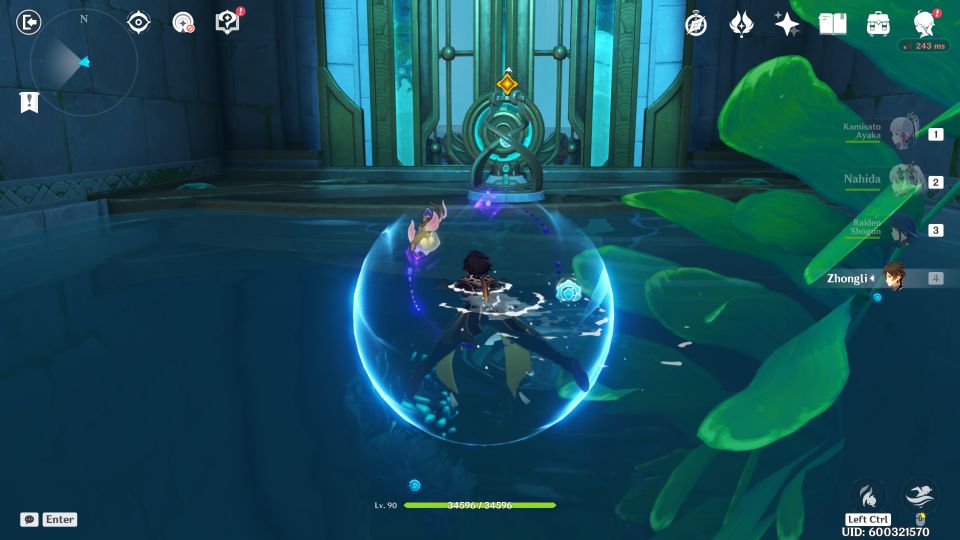Open the backpack inventory

point(878,24)
